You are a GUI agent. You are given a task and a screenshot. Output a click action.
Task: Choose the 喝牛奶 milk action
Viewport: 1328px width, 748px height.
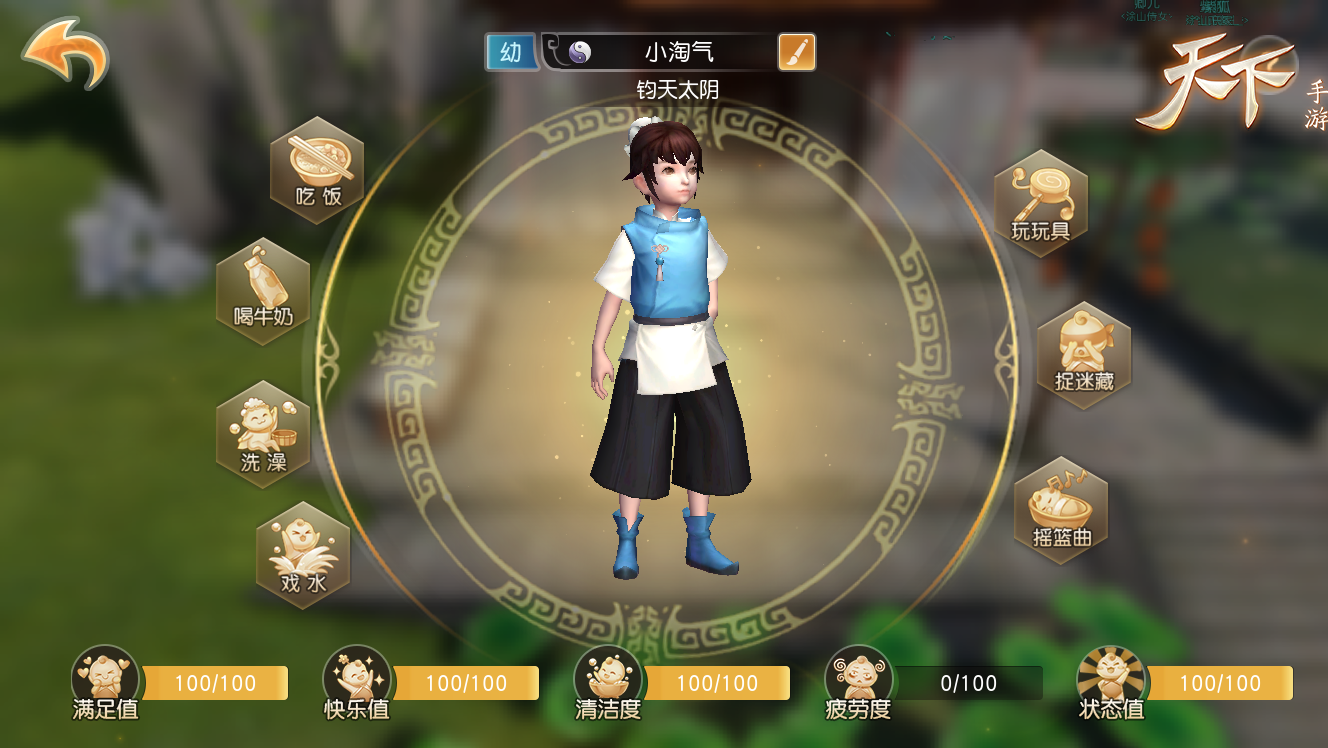coord(263,291)
